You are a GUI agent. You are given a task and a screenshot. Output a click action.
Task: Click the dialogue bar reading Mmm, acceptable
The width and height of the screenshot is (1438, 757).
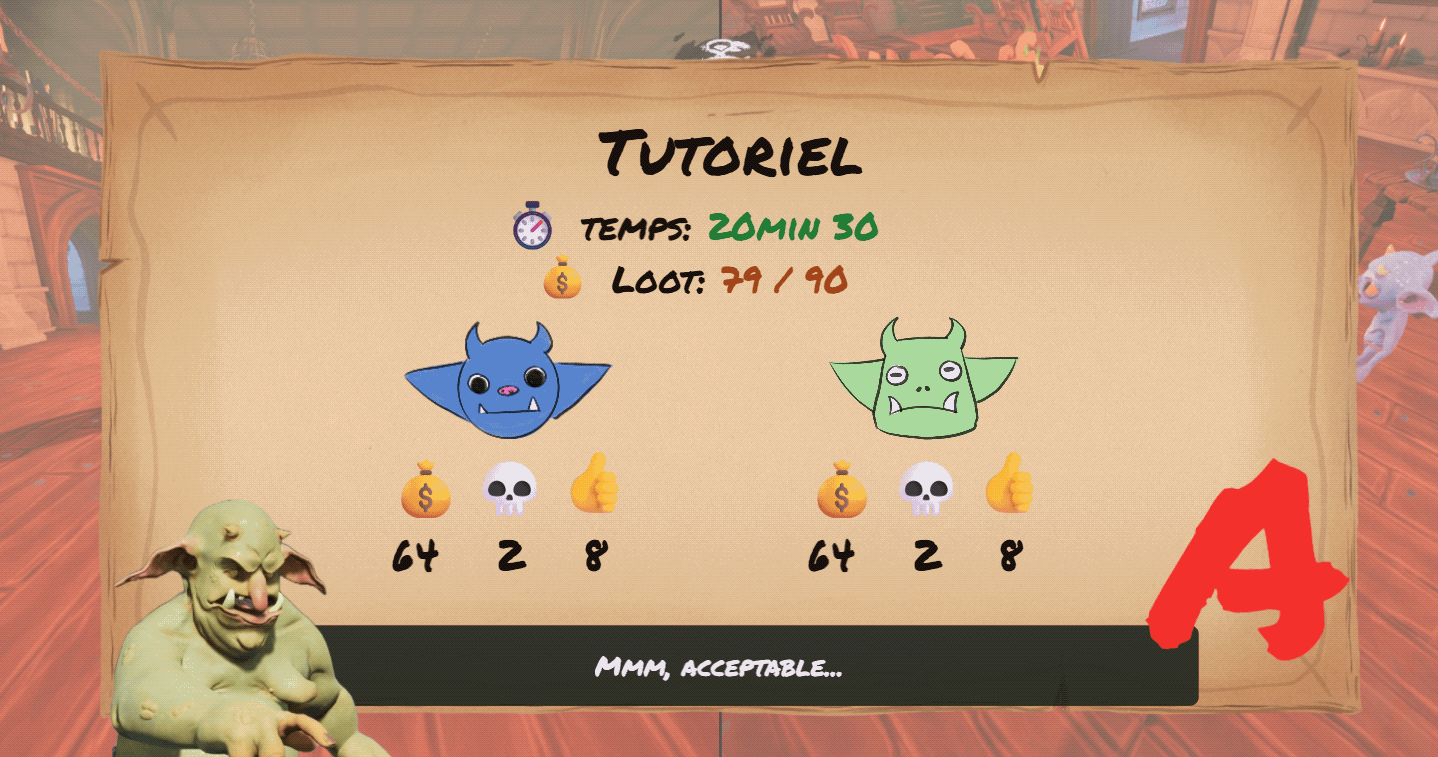click(x=722, y=668)
